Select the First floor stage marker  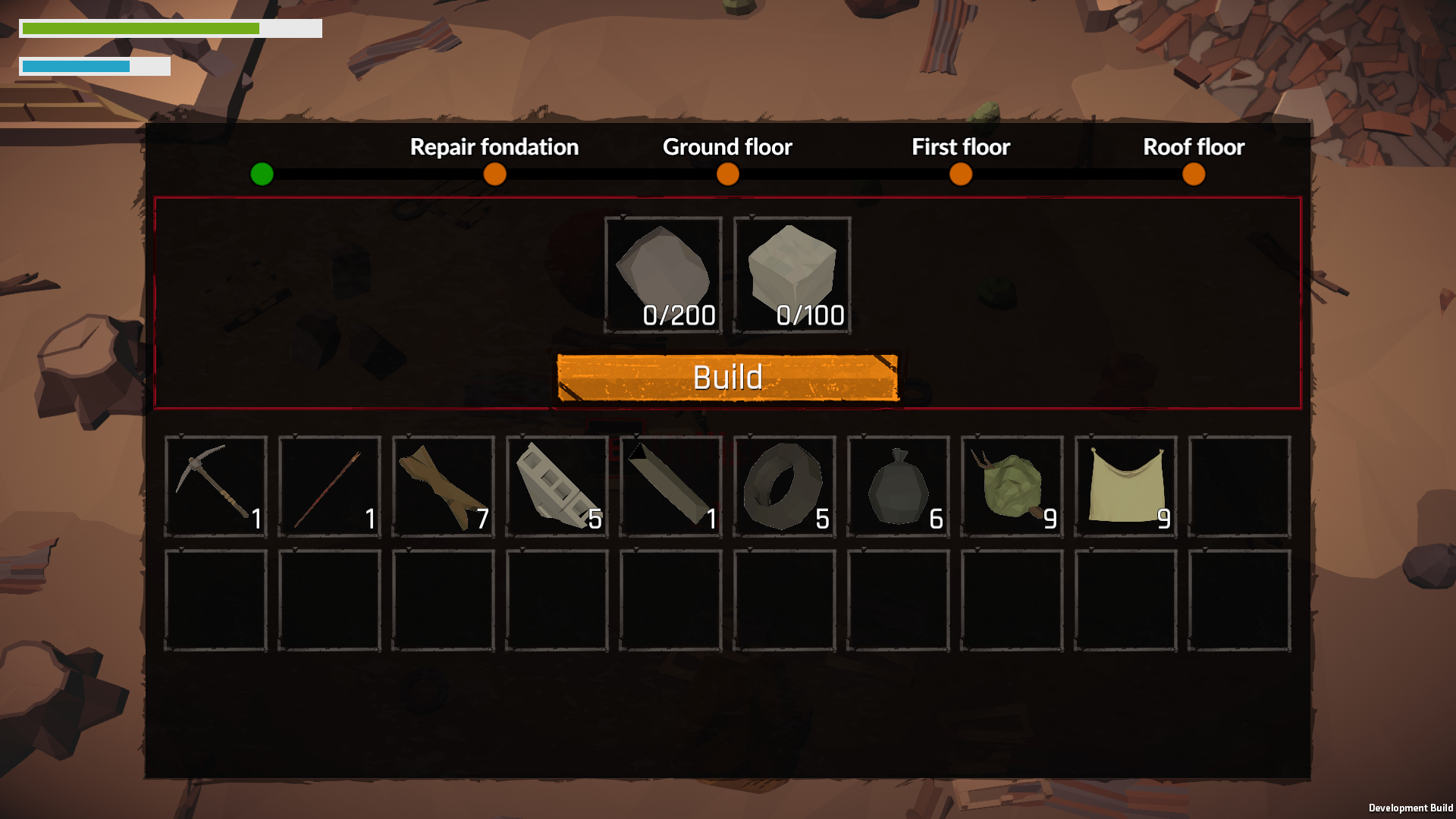pos(960,174)
